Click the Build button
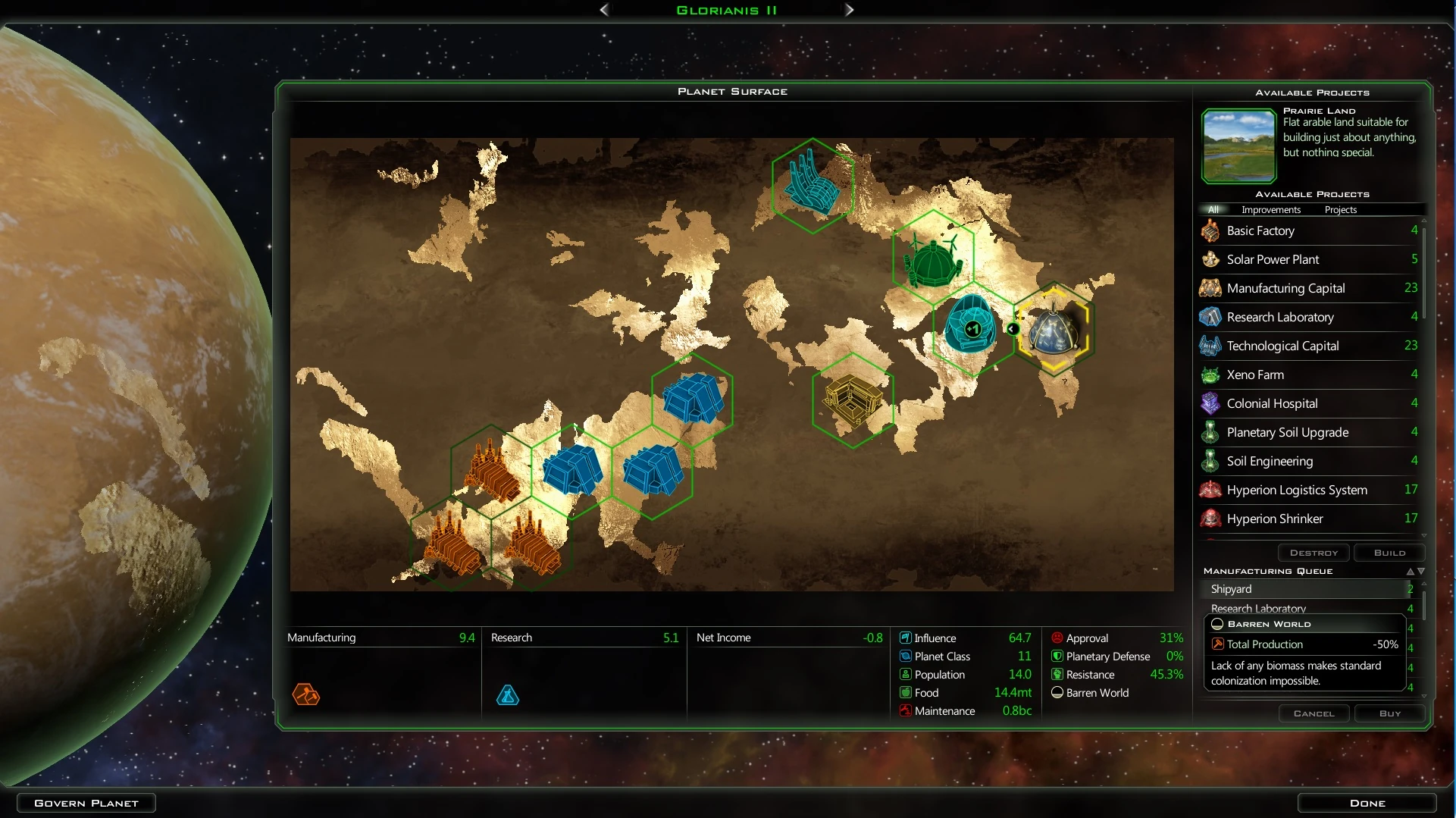This screenshot has width=1456, height=818. click(x=1389, y=553)
